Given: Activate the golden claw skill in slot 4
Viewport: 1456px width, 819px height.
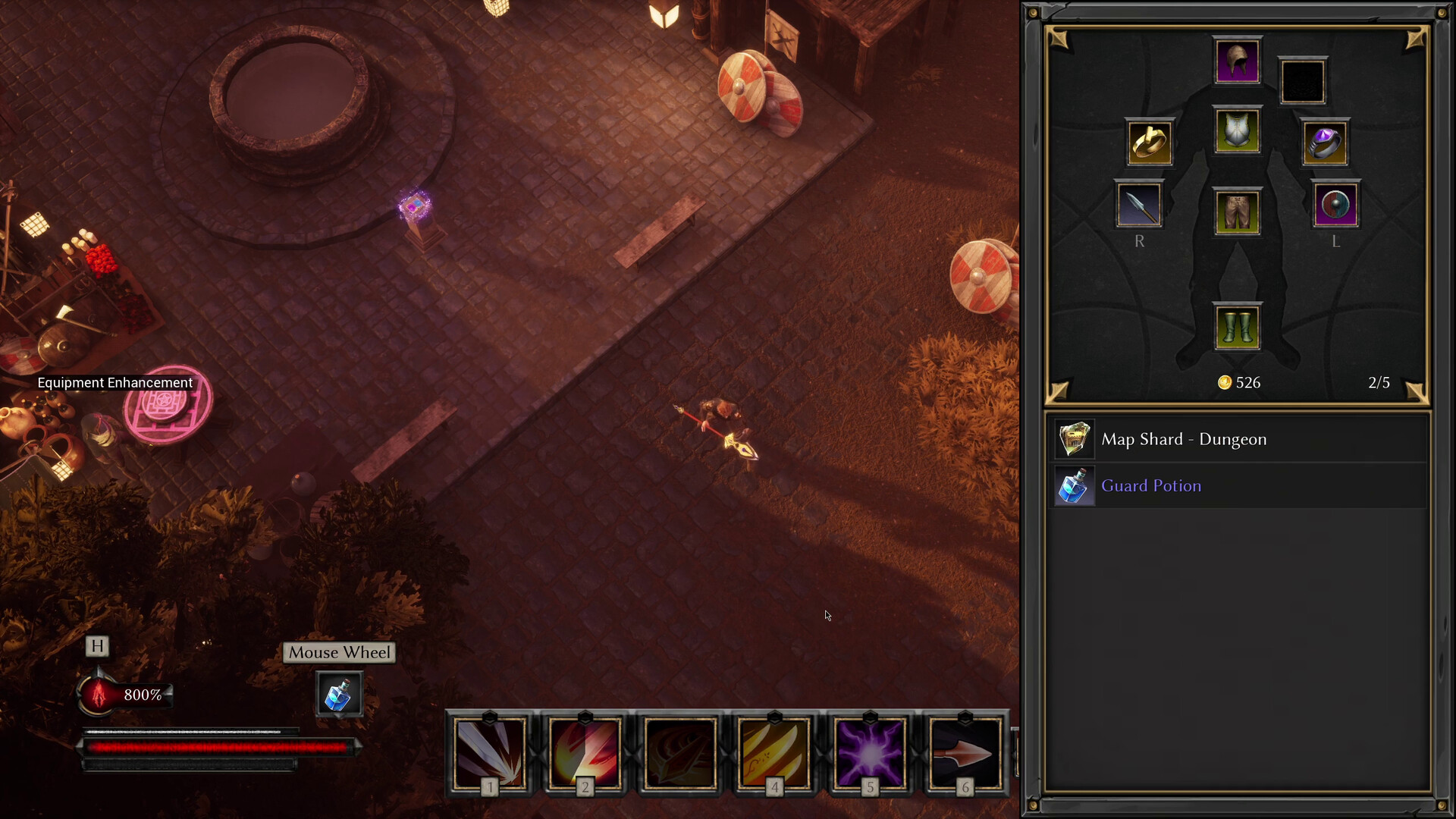Looking at the screenshot, I should 774,752.
